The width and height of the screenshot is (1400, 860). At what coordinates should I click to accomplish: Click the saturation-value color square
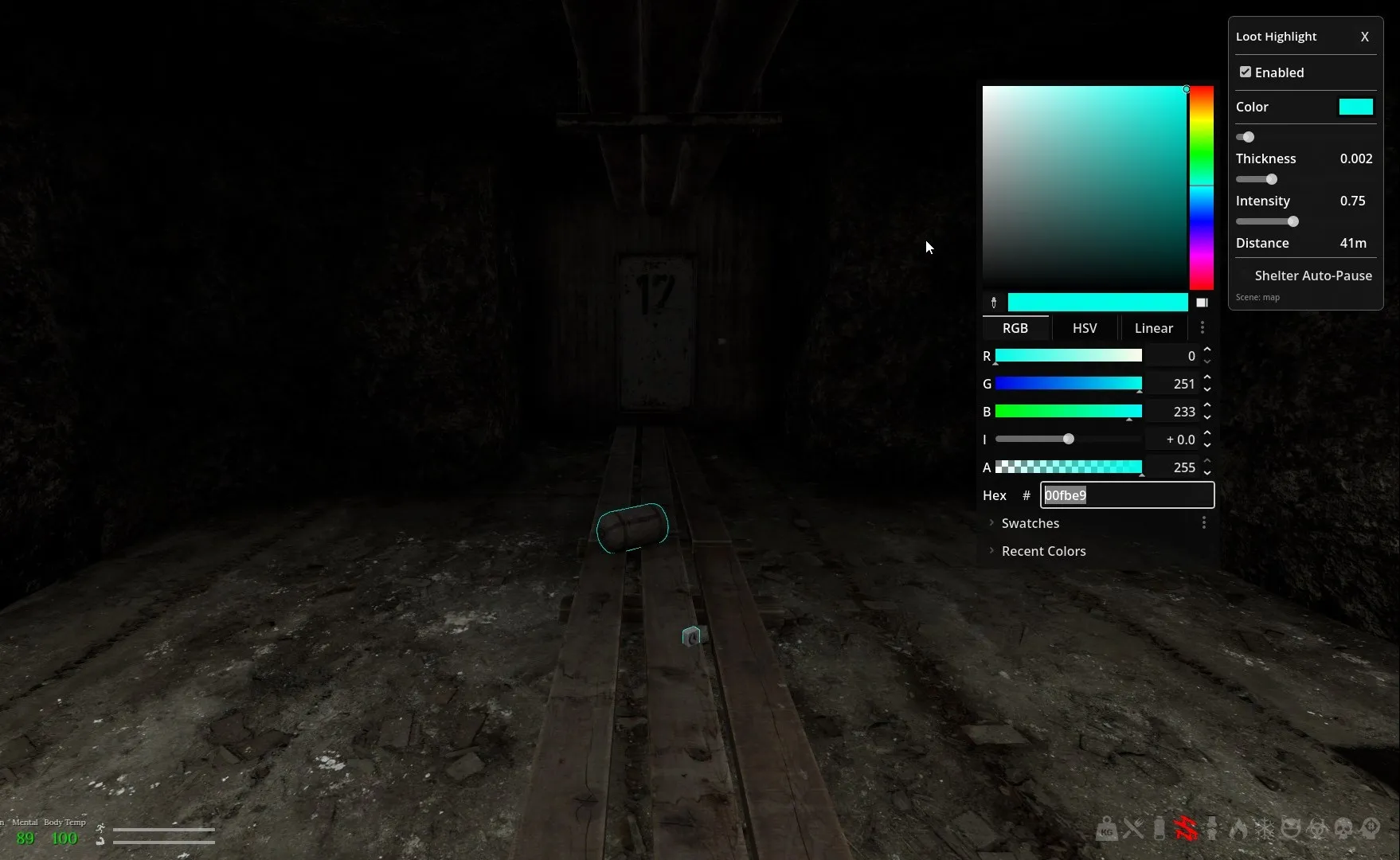tap(1084, 188)
